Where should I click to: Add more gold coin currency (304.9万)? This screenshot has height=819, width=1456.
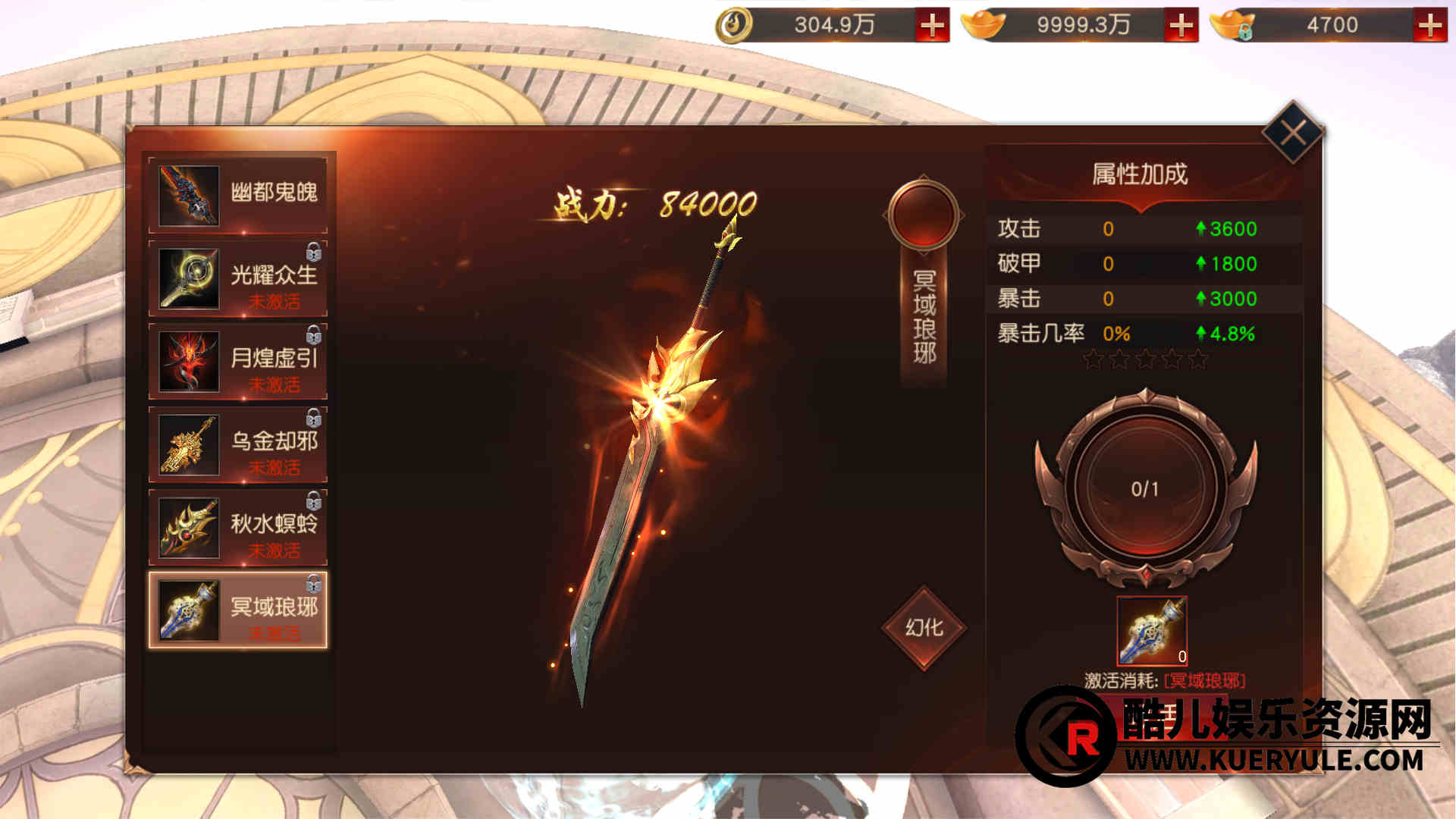coord(932,26)
